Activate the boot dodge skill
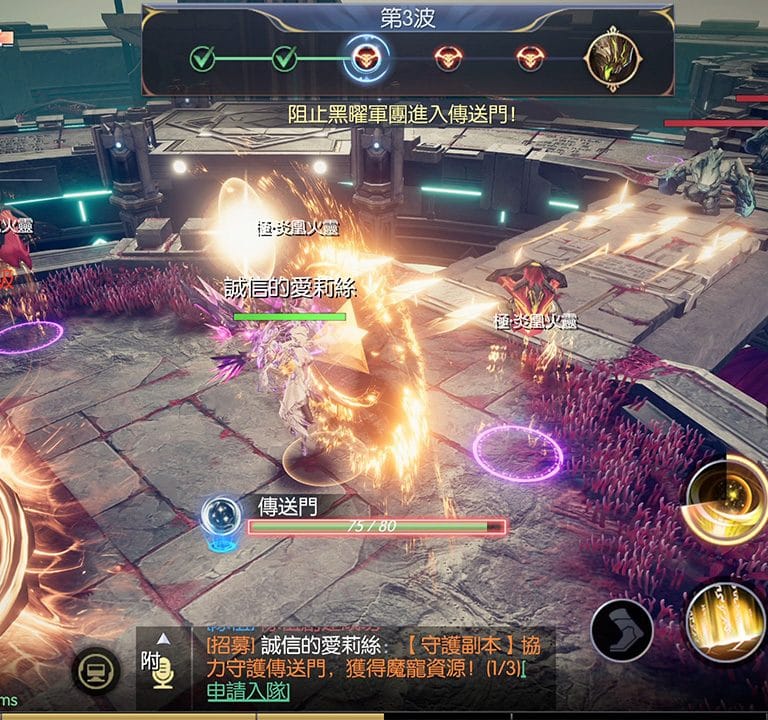 point(621,630)
